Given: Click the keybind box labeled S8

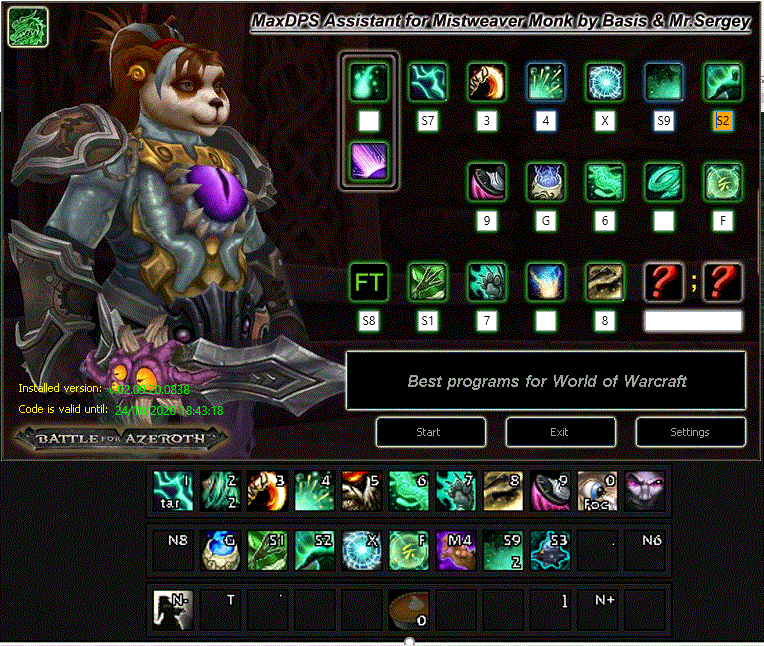Looking at the screenshot, I should click(368, 321).
